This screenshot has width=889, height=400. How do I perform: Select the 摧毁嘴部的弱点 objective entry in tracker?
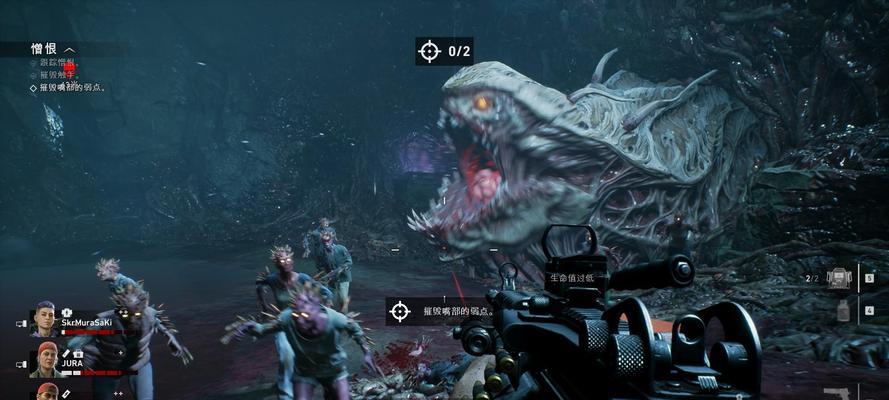[x=73, y=88]
